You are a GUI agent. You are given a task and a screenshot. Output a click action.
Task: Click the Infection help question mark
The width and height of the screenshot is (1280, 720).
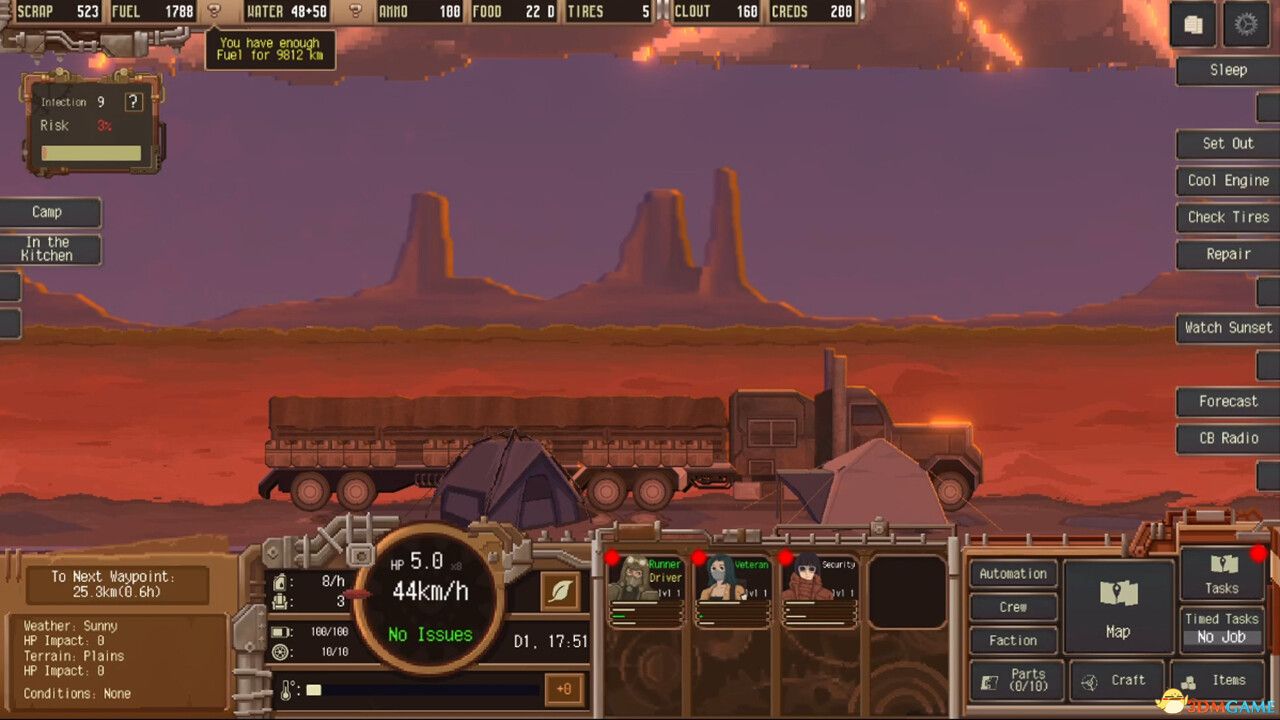pyautogui.click(x=133, y=101)
